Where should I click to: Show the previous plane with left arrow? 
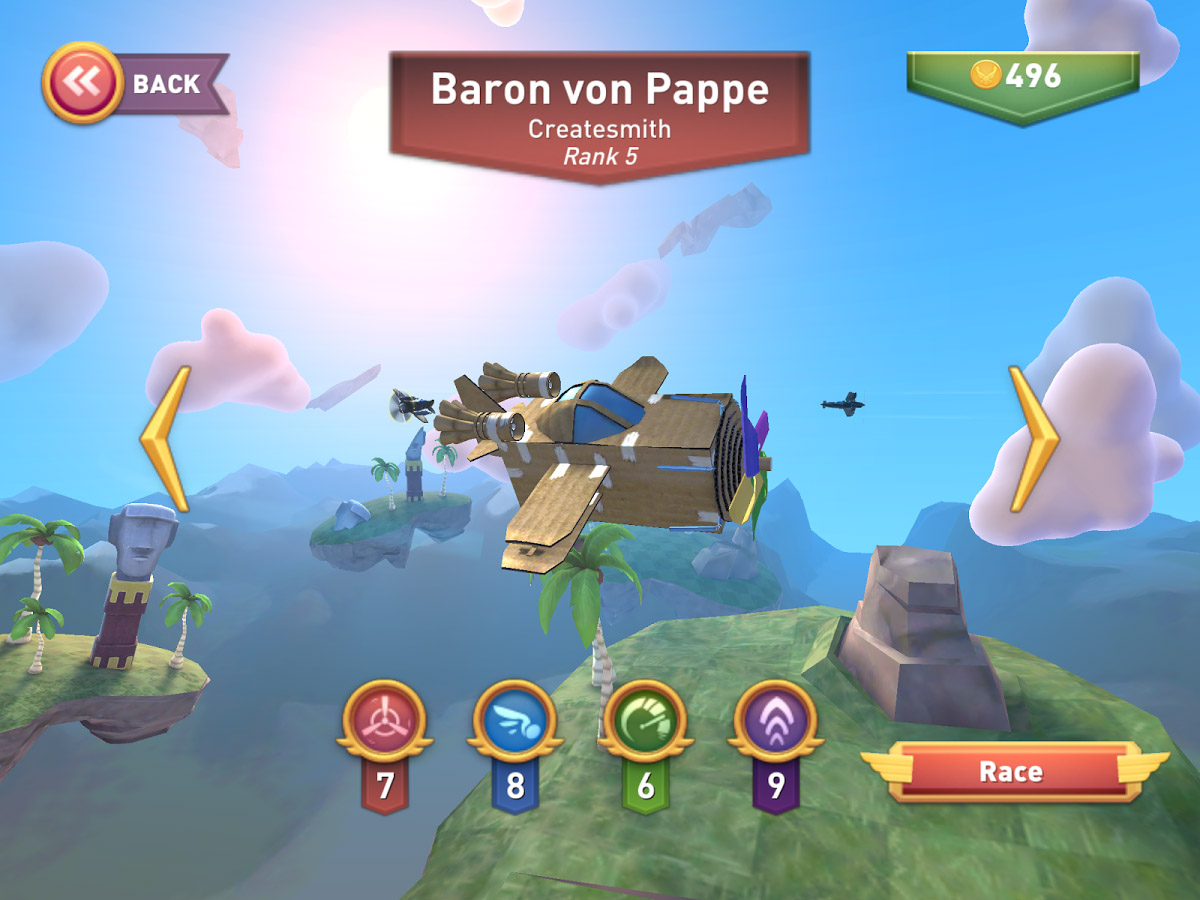[166, 438]
